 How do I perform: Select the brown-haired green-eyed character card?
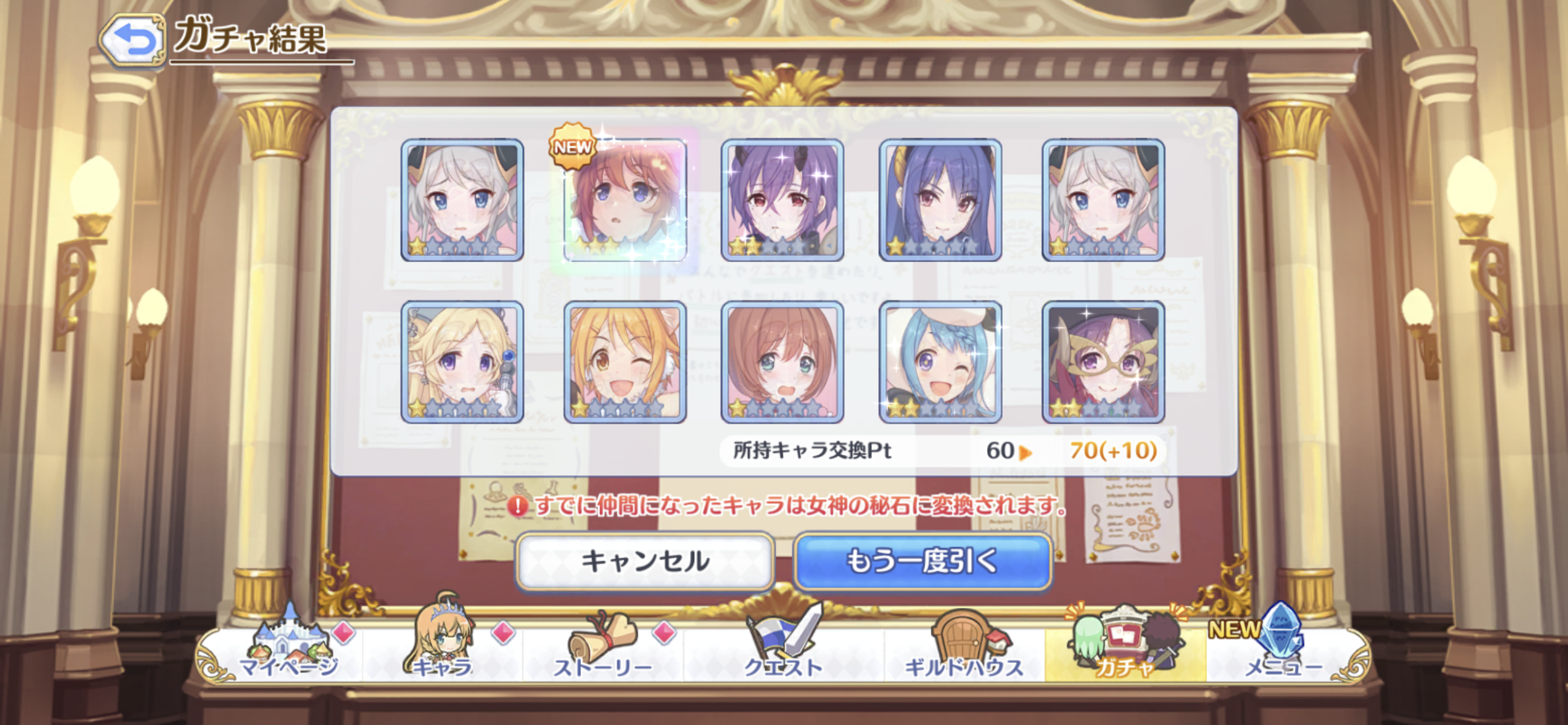click(782, 362)
